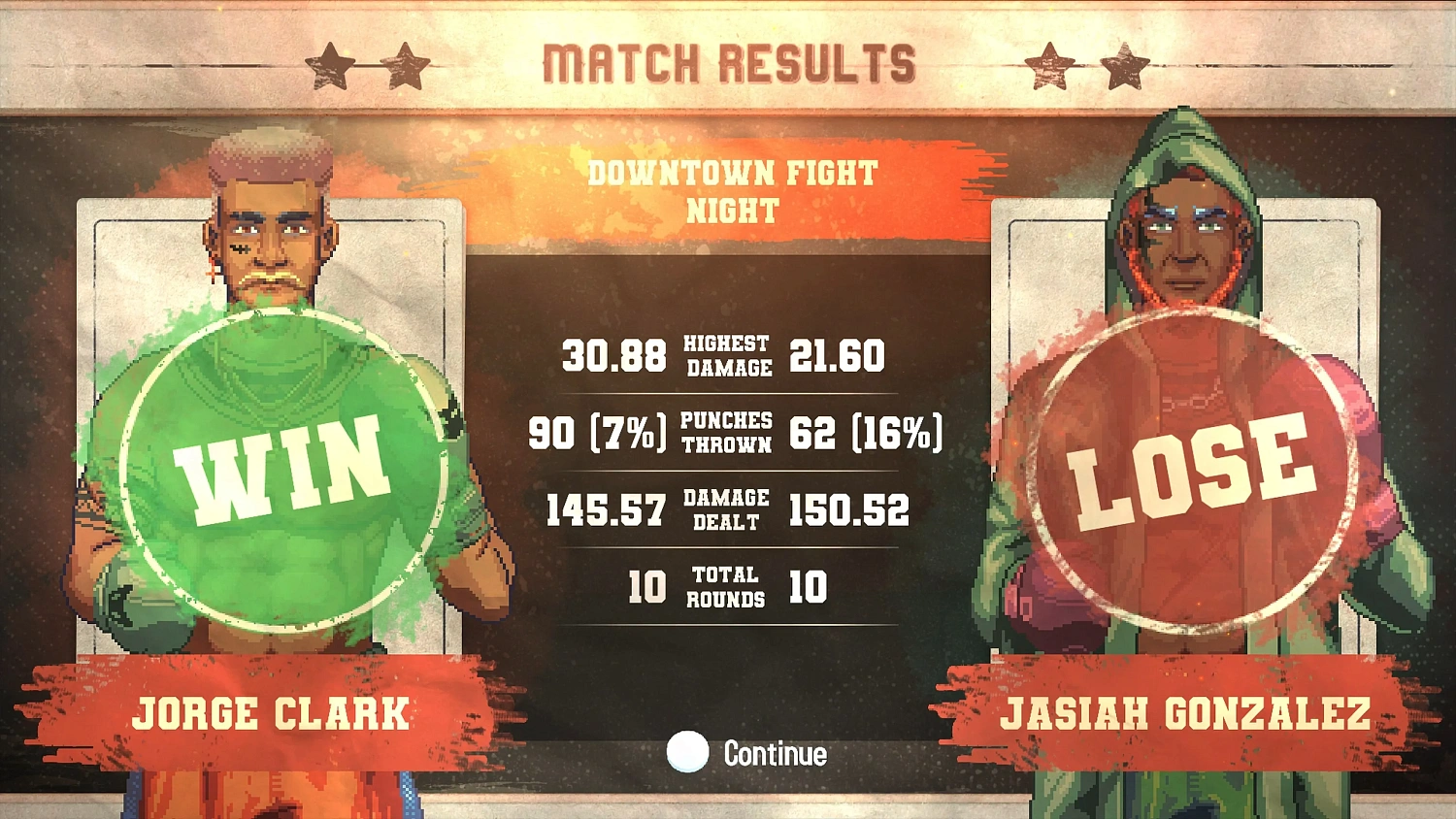Click the Total Rounds stat label

[726, 584]
